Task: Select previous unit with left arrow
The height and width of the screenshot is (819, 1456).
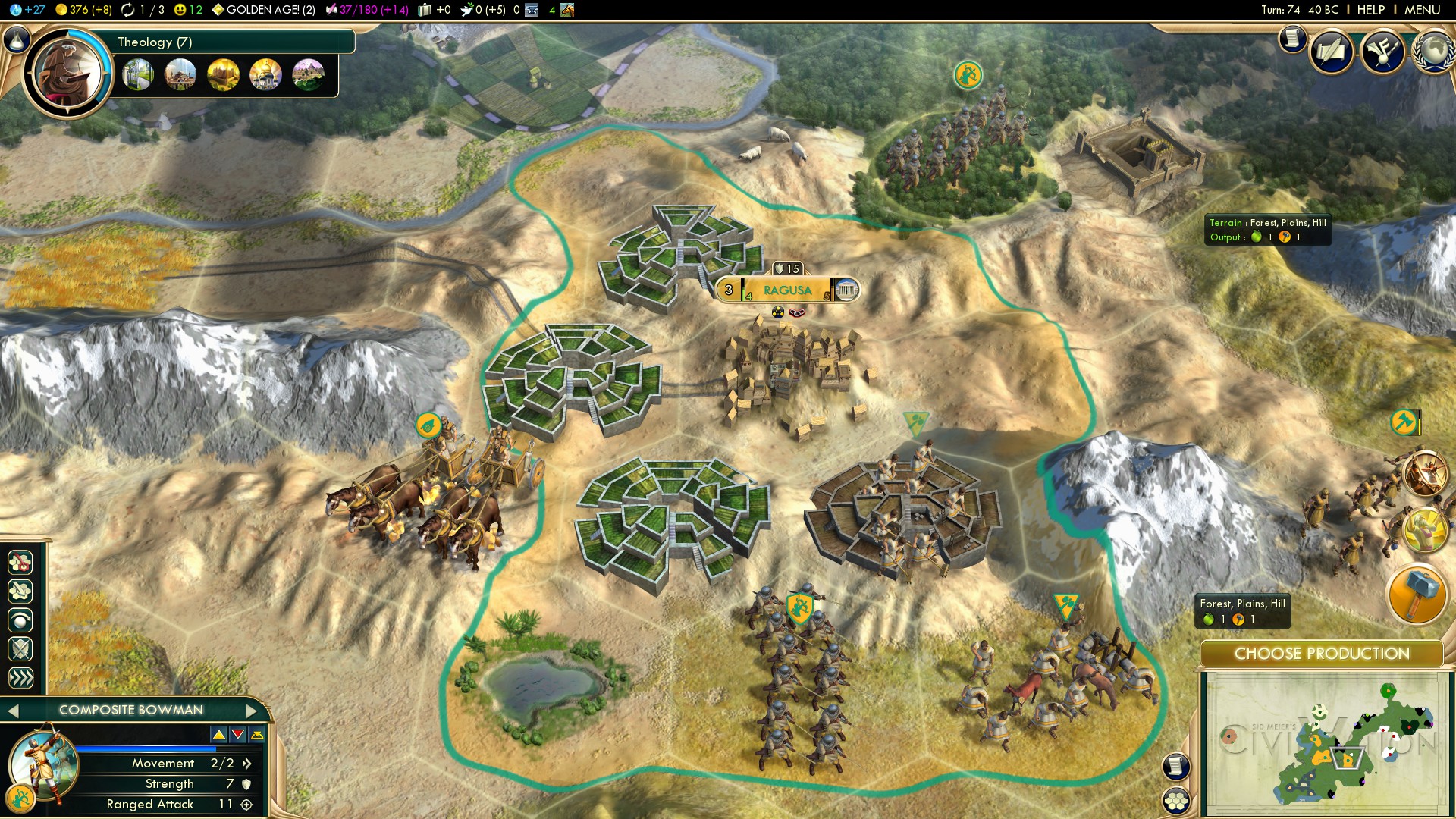Action: tap(12, 711)
